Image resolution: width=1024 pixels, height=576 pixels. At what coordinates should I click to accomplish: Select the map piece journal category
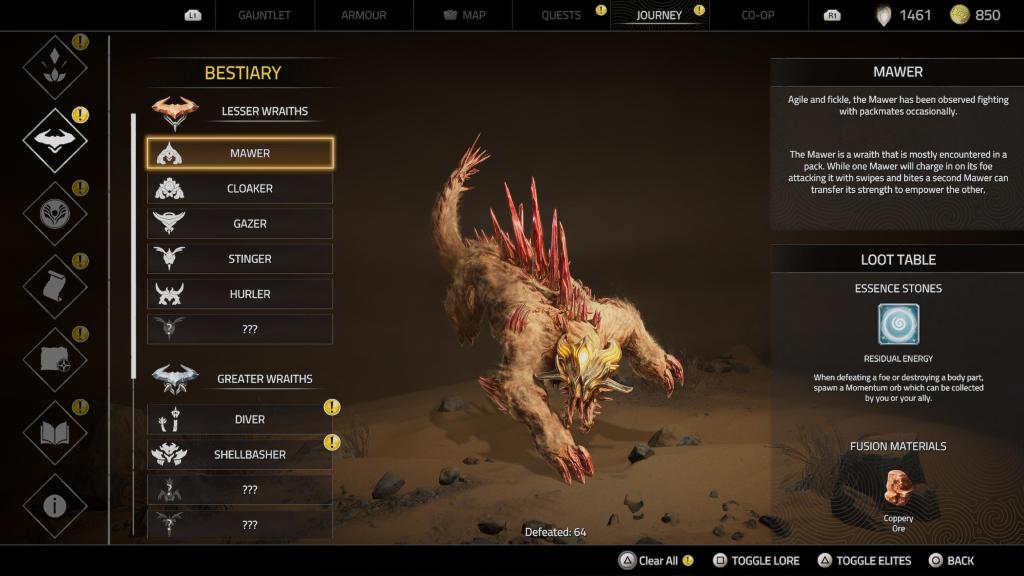click(54, 359)
